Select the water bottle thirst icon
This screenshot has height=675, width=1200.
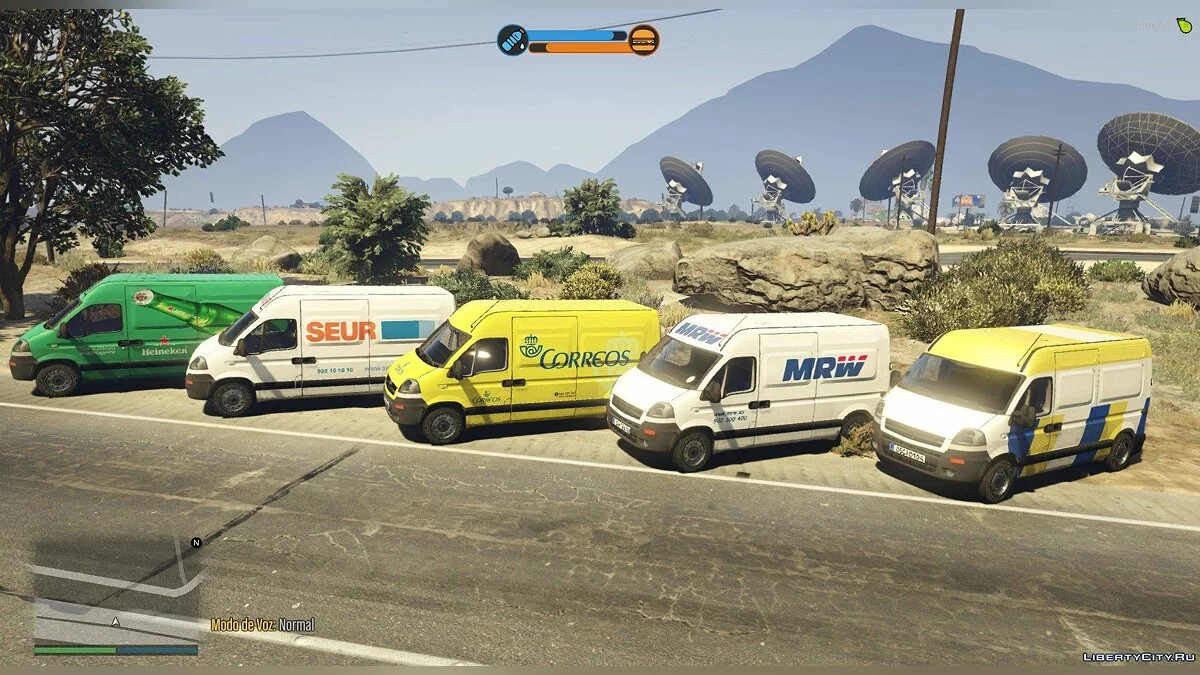(x=512, y=40)
